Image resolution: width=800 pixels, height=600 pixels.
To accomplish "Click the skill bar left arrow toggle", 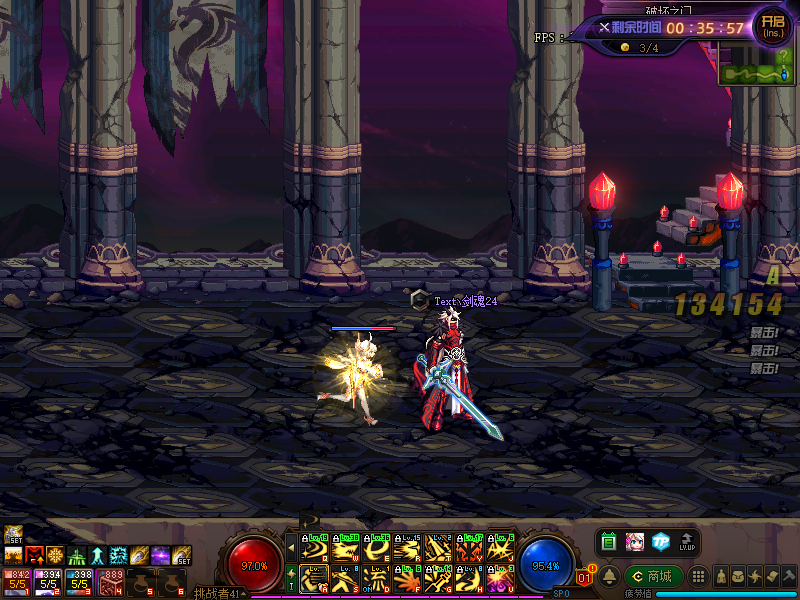I will coord(291,547).
